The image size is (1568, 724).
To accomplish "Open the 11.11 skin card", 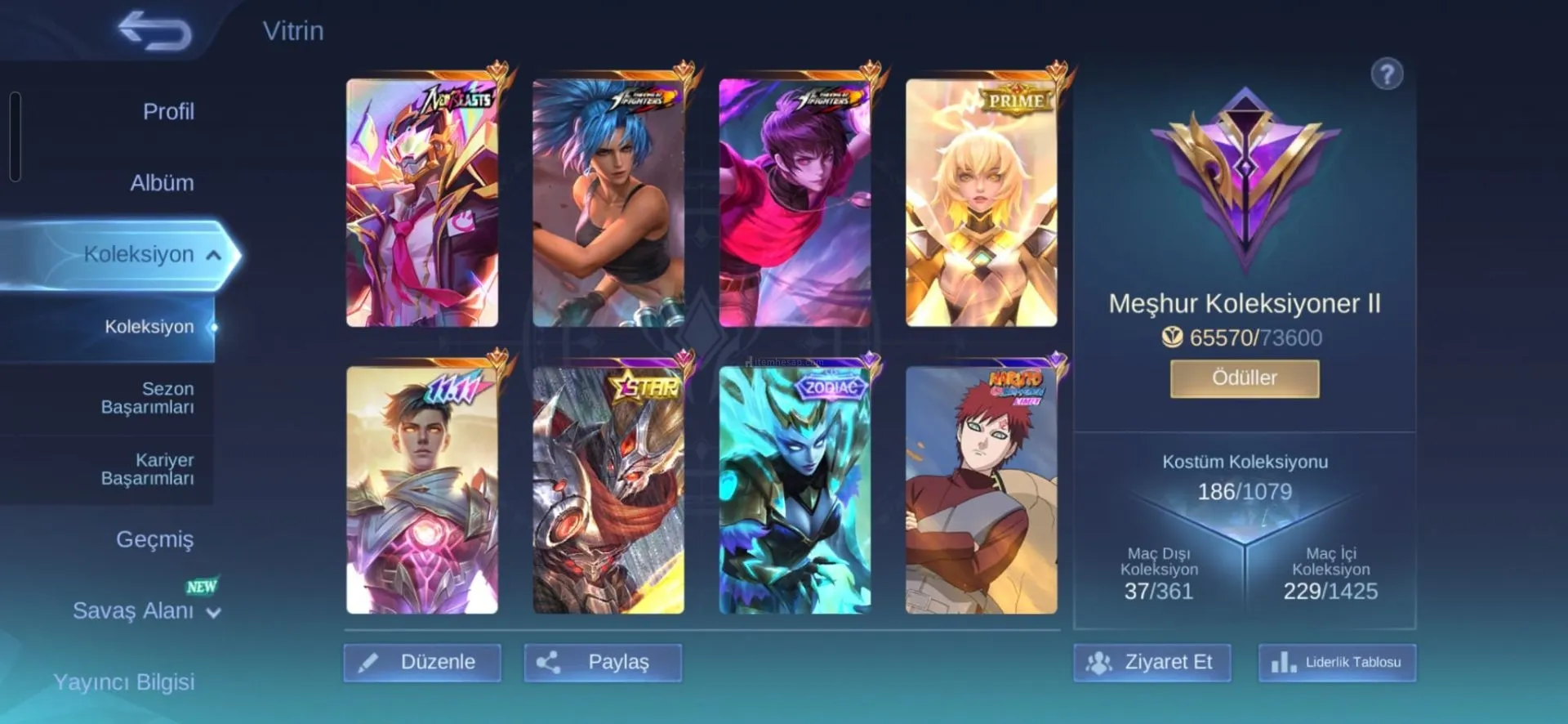I will point(422,490).
